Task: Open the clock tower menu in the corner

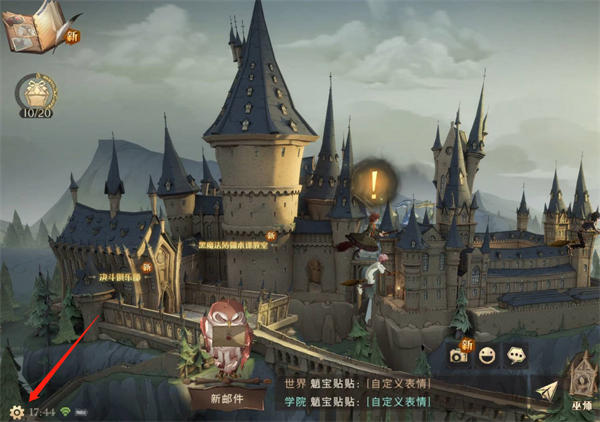Action: 580,385
